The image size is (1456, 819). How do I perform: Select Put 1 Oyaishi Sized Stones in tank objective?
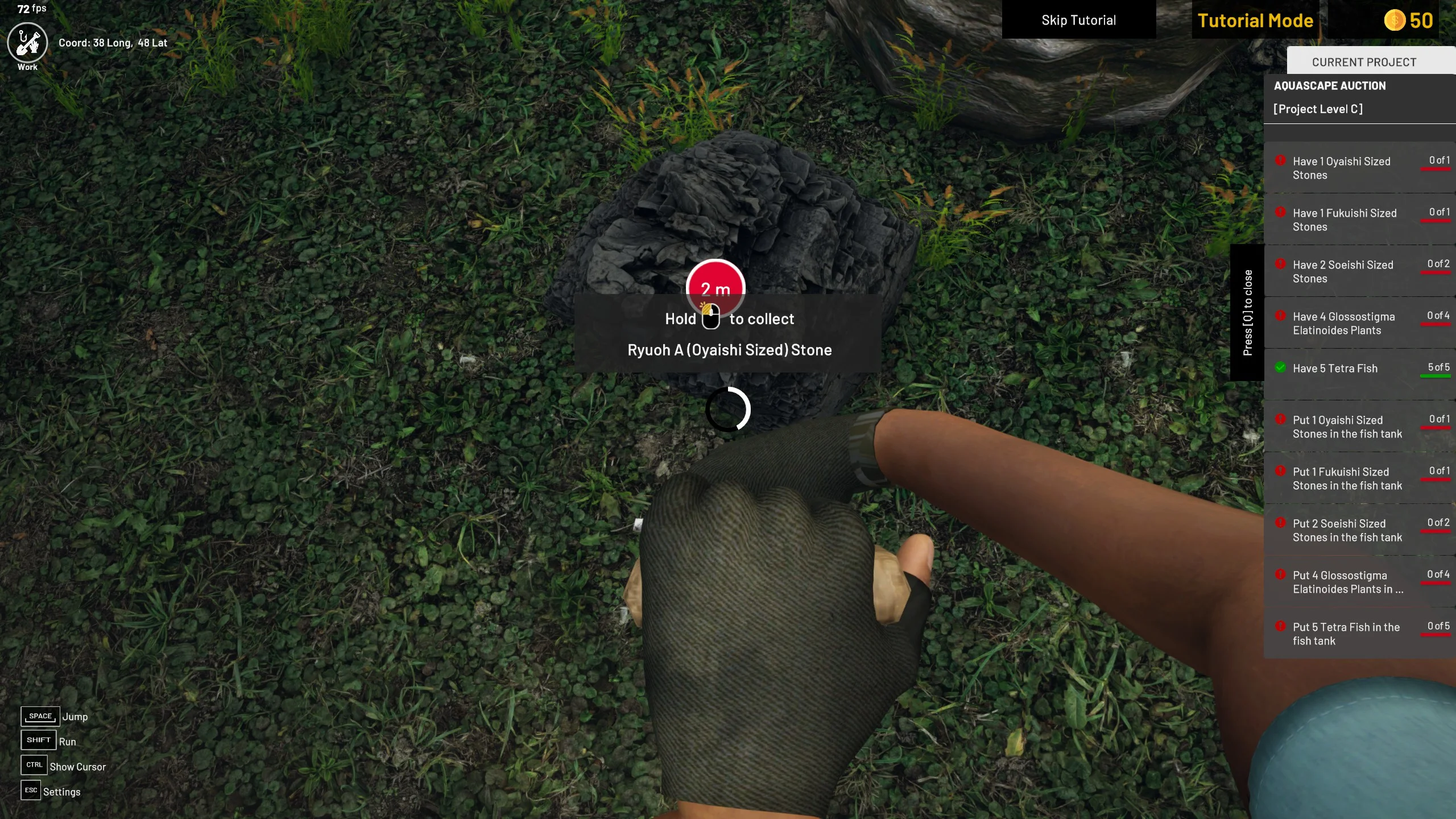click(1359, 427)
